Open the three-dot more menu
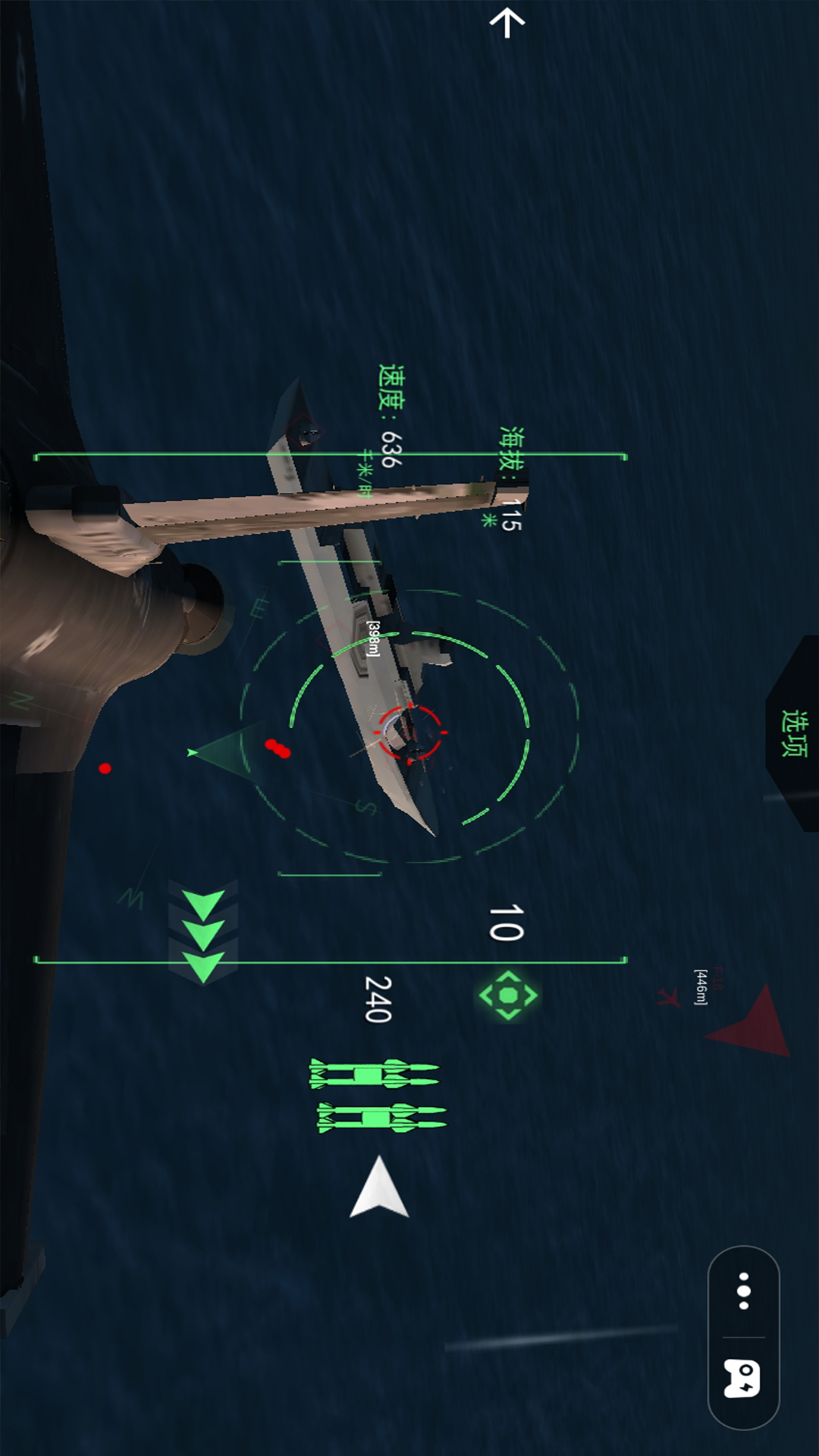 click(x=744, y=1291)
